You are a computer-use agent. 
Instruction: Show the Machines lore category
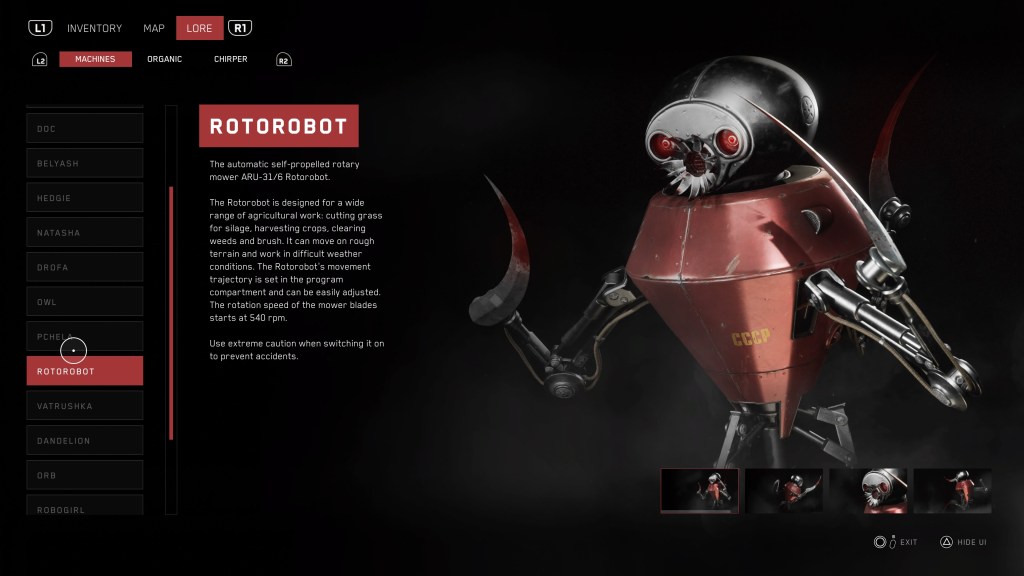[95, 59]
